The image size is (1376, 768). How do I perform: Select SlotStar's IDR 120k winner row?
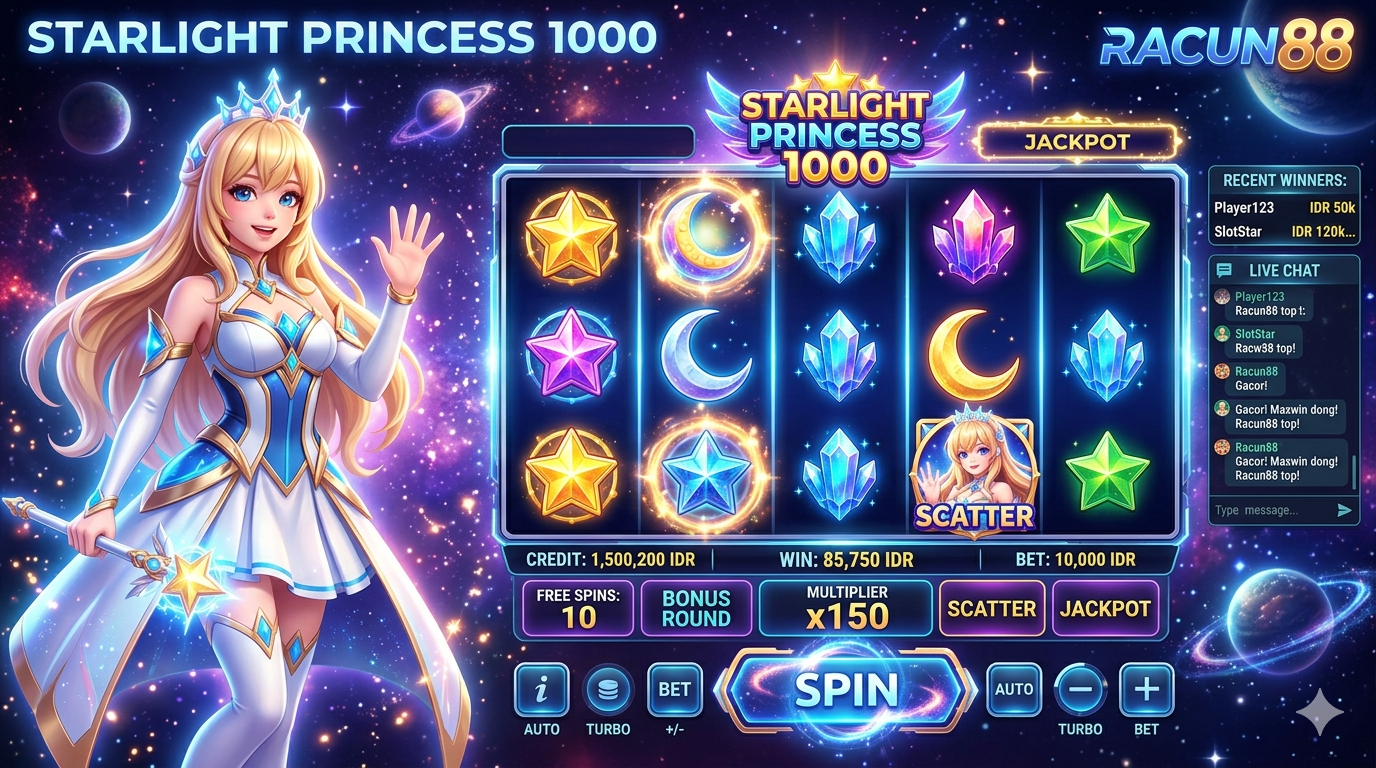coord(1284,232)
